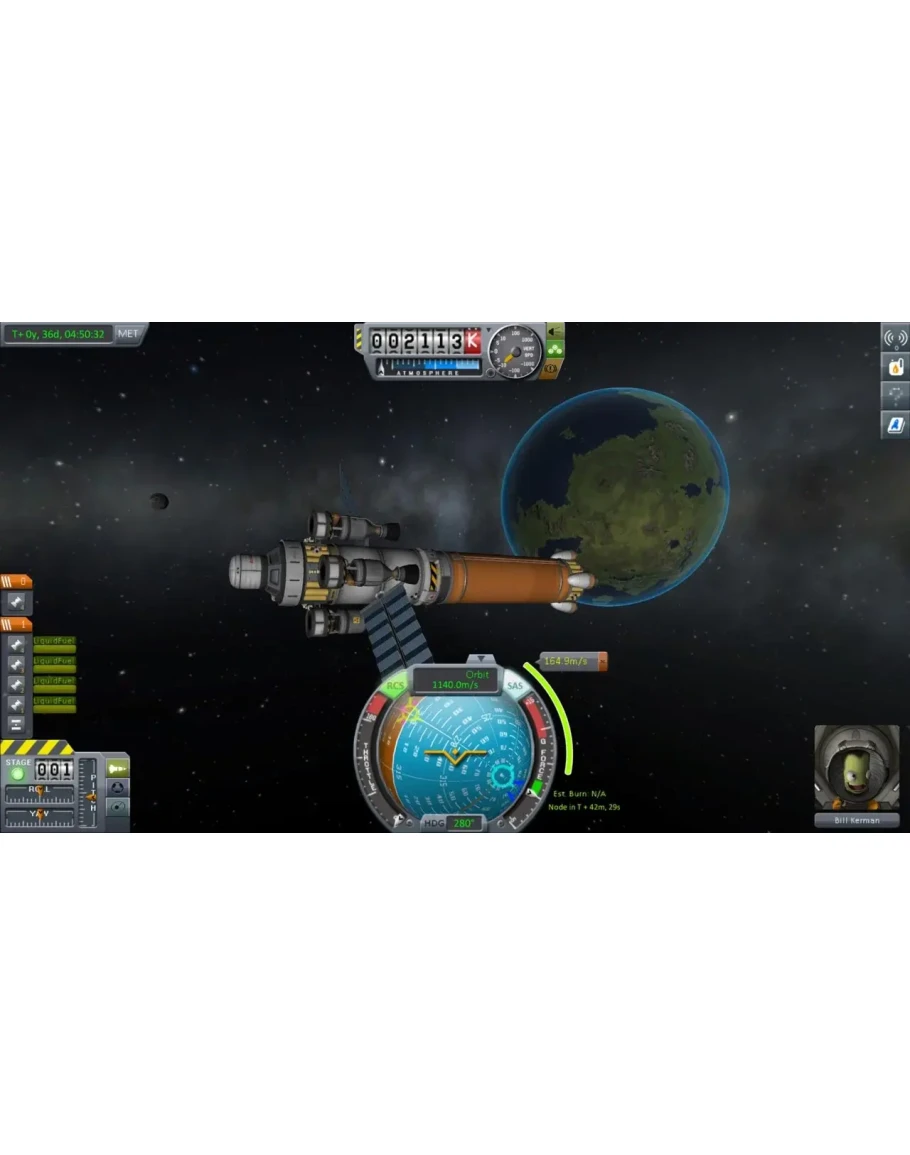The width and height of the screenshot is (910, 1155).
Task: Click the decoupler icon in stage 0
Action: click(x=17, y=602)
